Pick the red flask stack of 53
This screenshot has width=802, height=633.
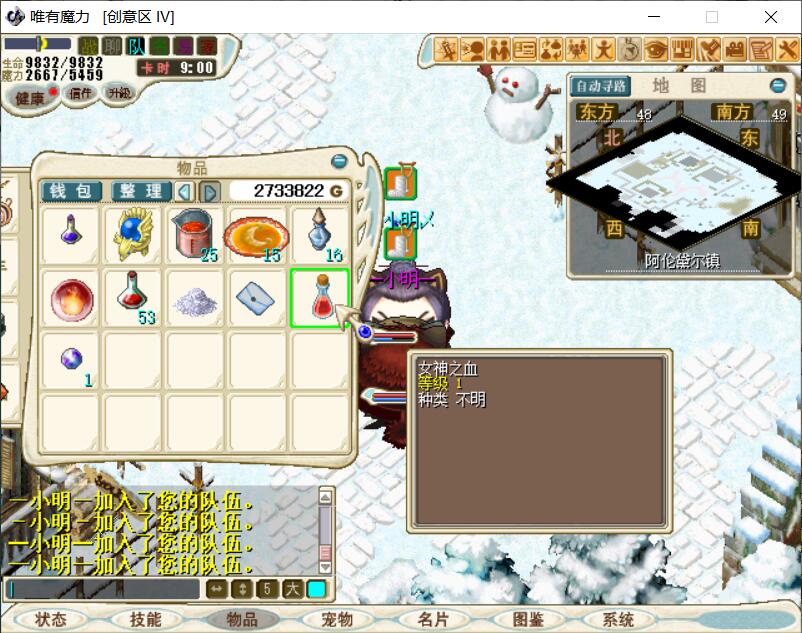(133, 298)
